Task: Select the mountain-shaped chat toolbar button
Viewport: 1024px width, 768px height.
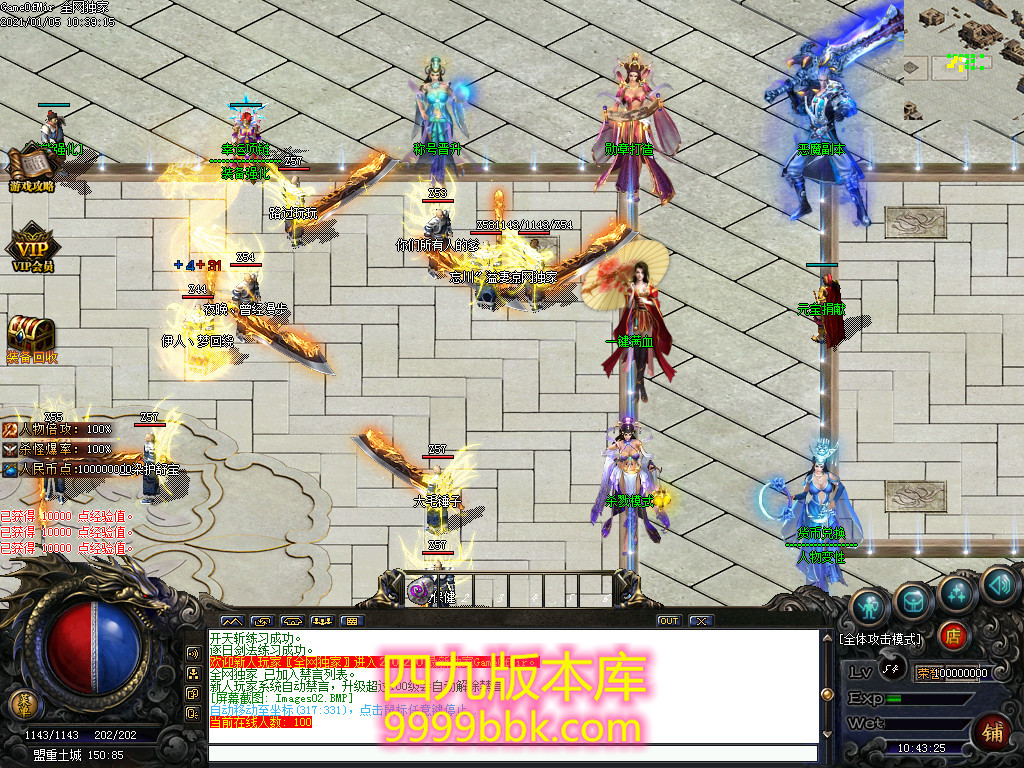Action: [x=231, y=621]
